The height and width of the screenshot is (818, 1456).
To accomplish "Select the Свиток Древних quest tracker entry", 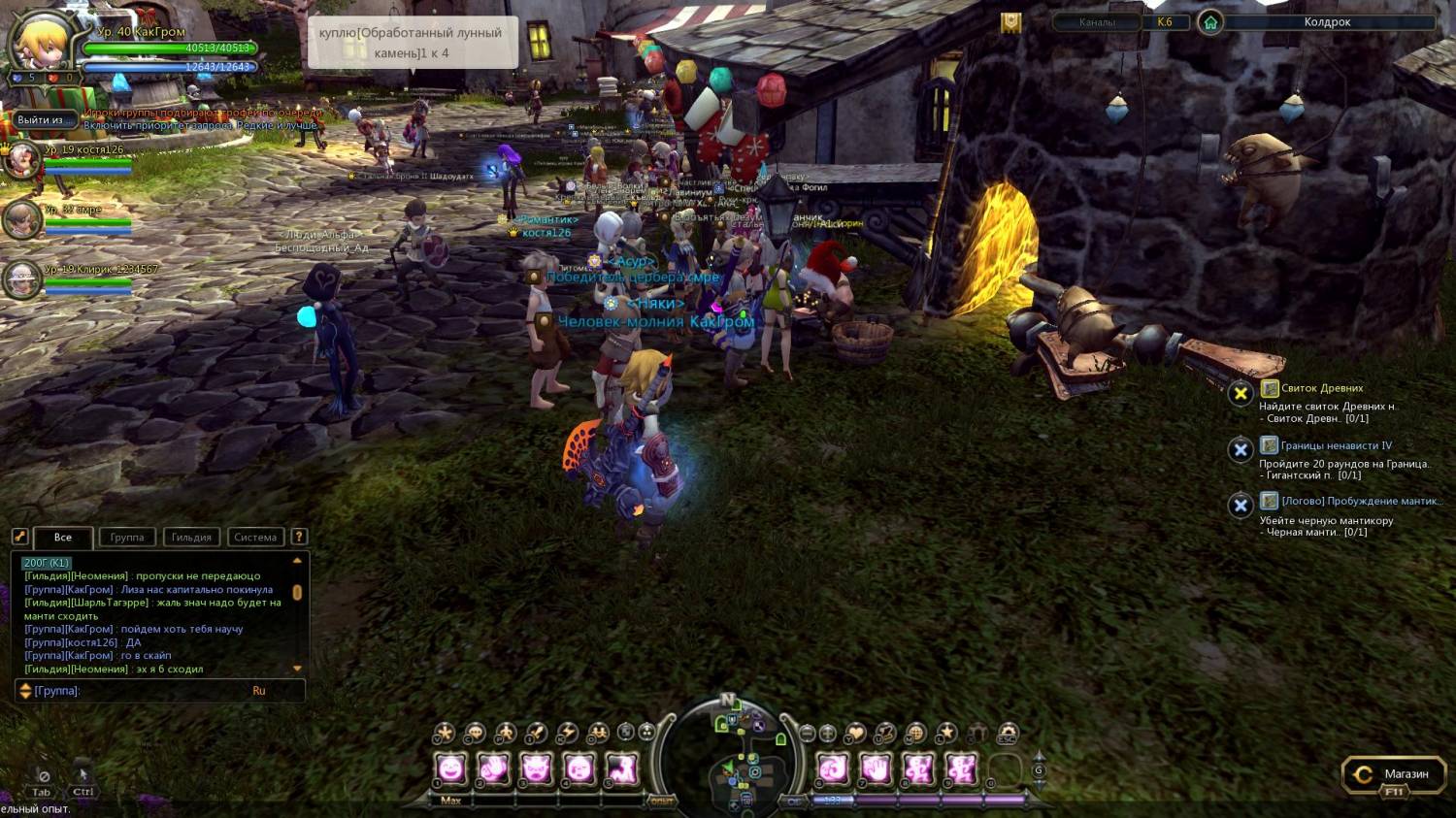I will tap(1321, 388).
